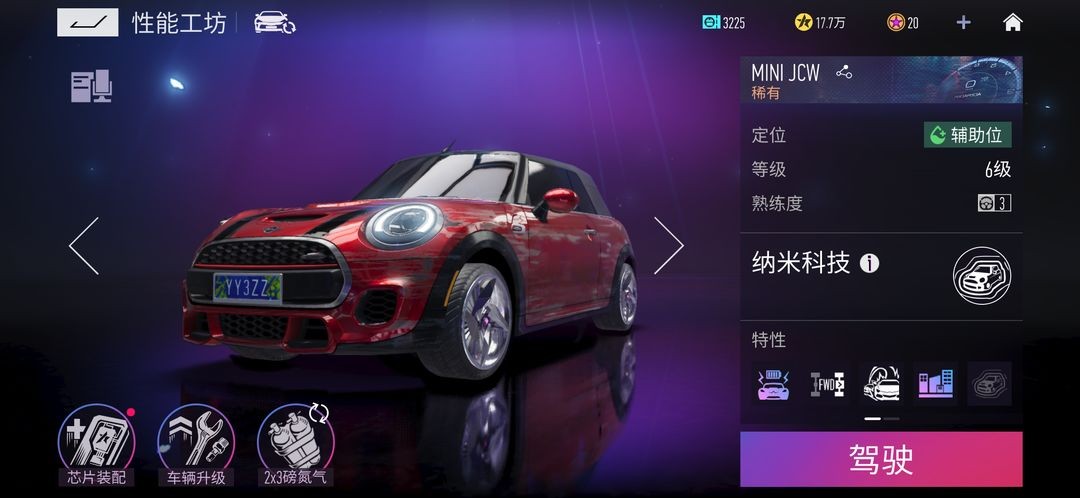The width and height of the screenshot is (1080, 498).
Task: Tap the 驾驶 drive button
Action: click(x=881, y=459)
